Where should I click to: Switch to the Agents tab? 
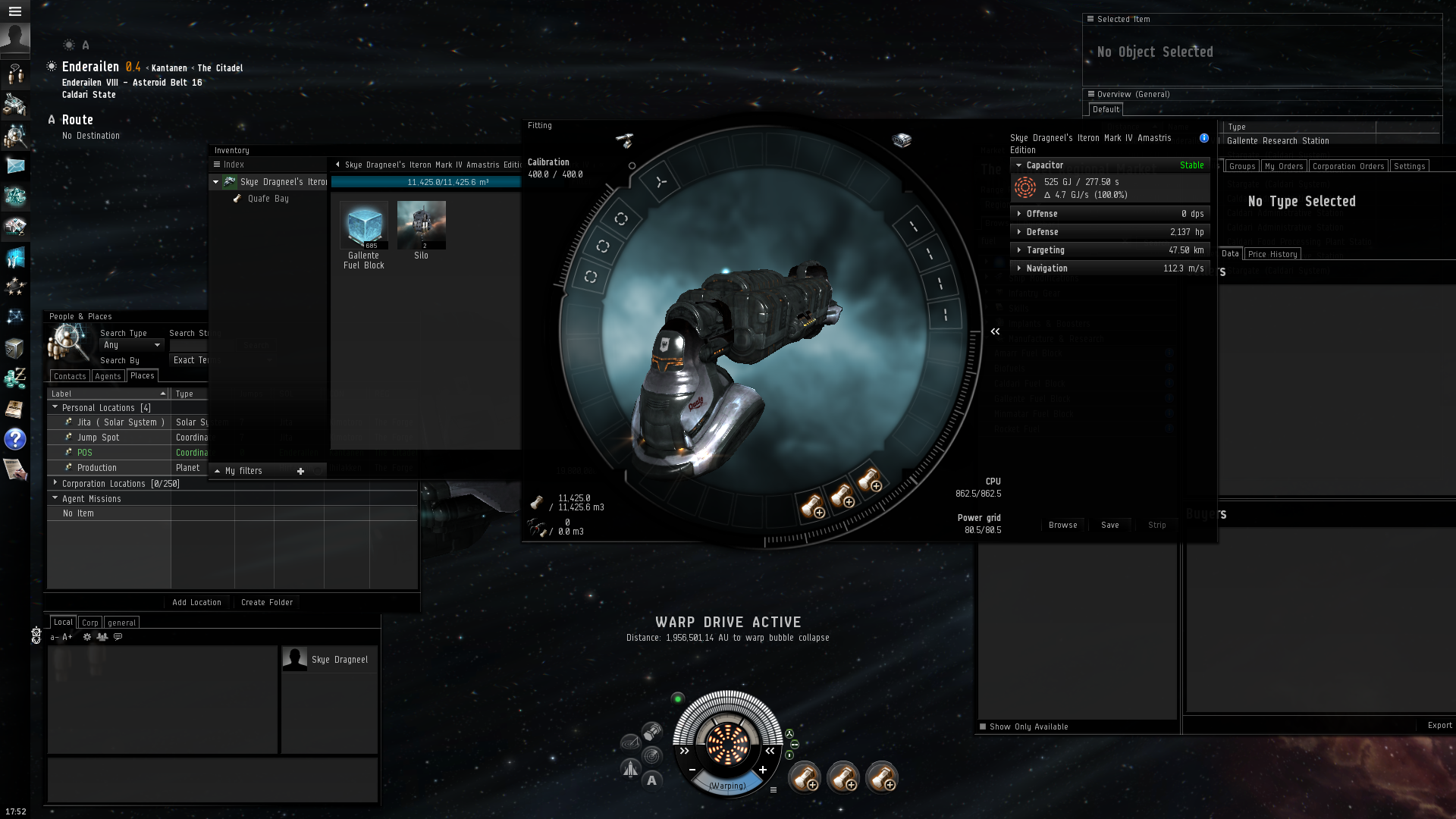tap(108, 376)
